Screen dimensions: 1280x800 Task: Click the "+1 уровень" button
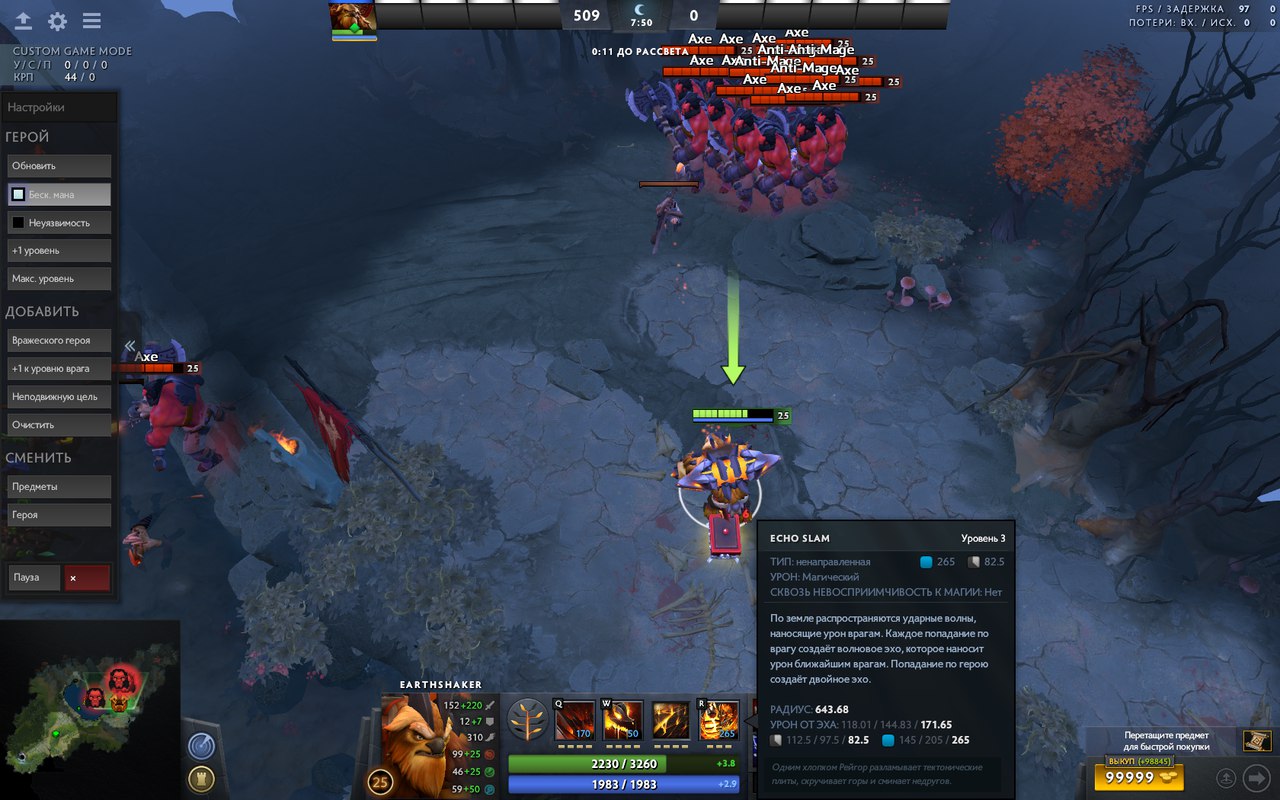pyautogui.click(x=59, y=250)
